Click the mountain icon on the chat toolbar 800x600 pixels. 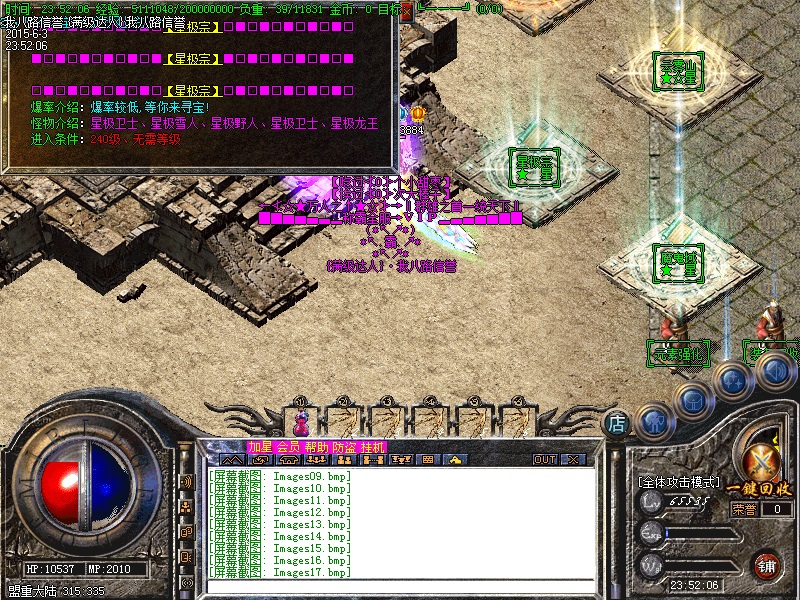[x=232, y=460]
